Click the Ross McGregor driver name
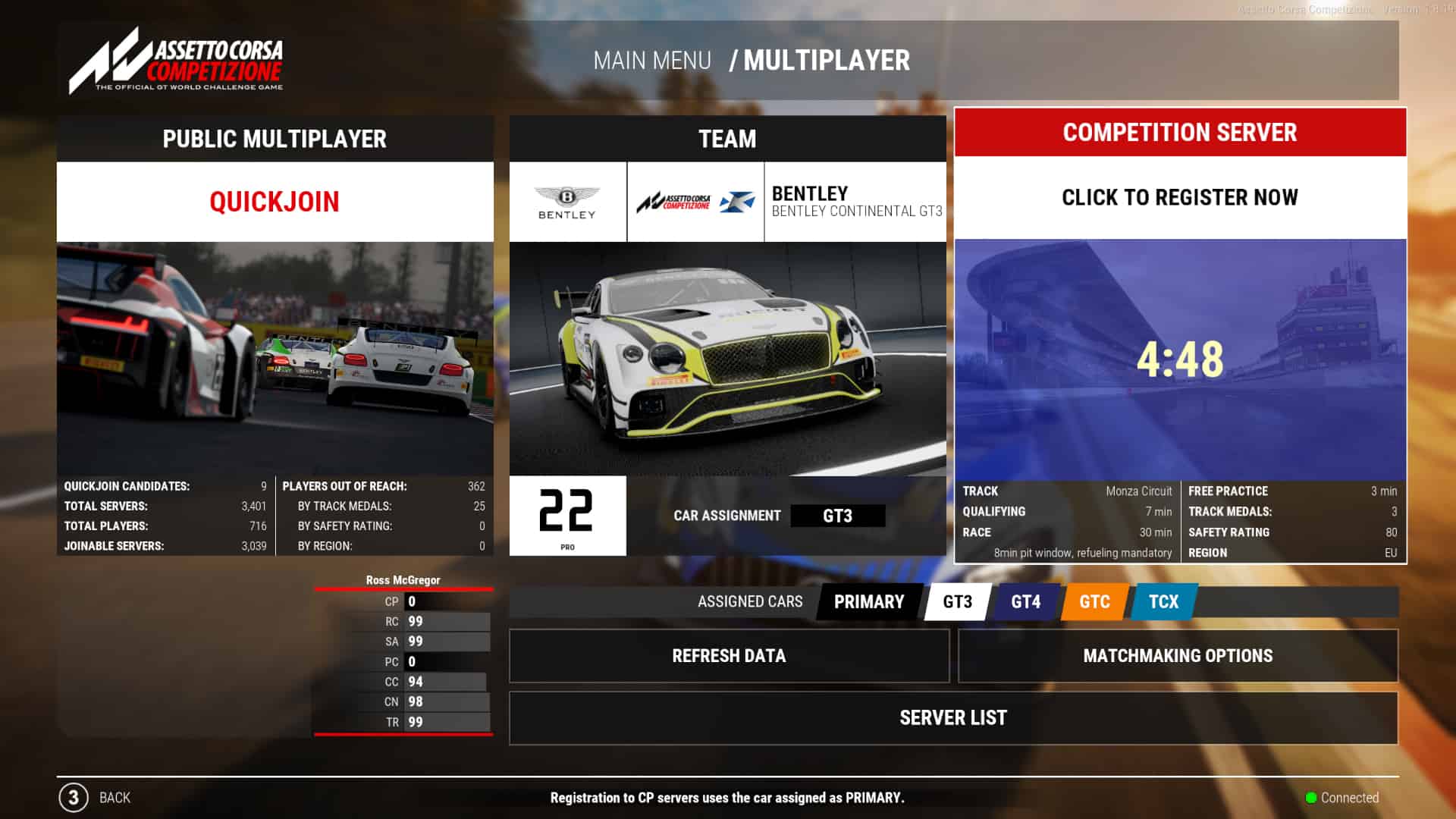Screen dimensions: 1456x819 [401, 579]
